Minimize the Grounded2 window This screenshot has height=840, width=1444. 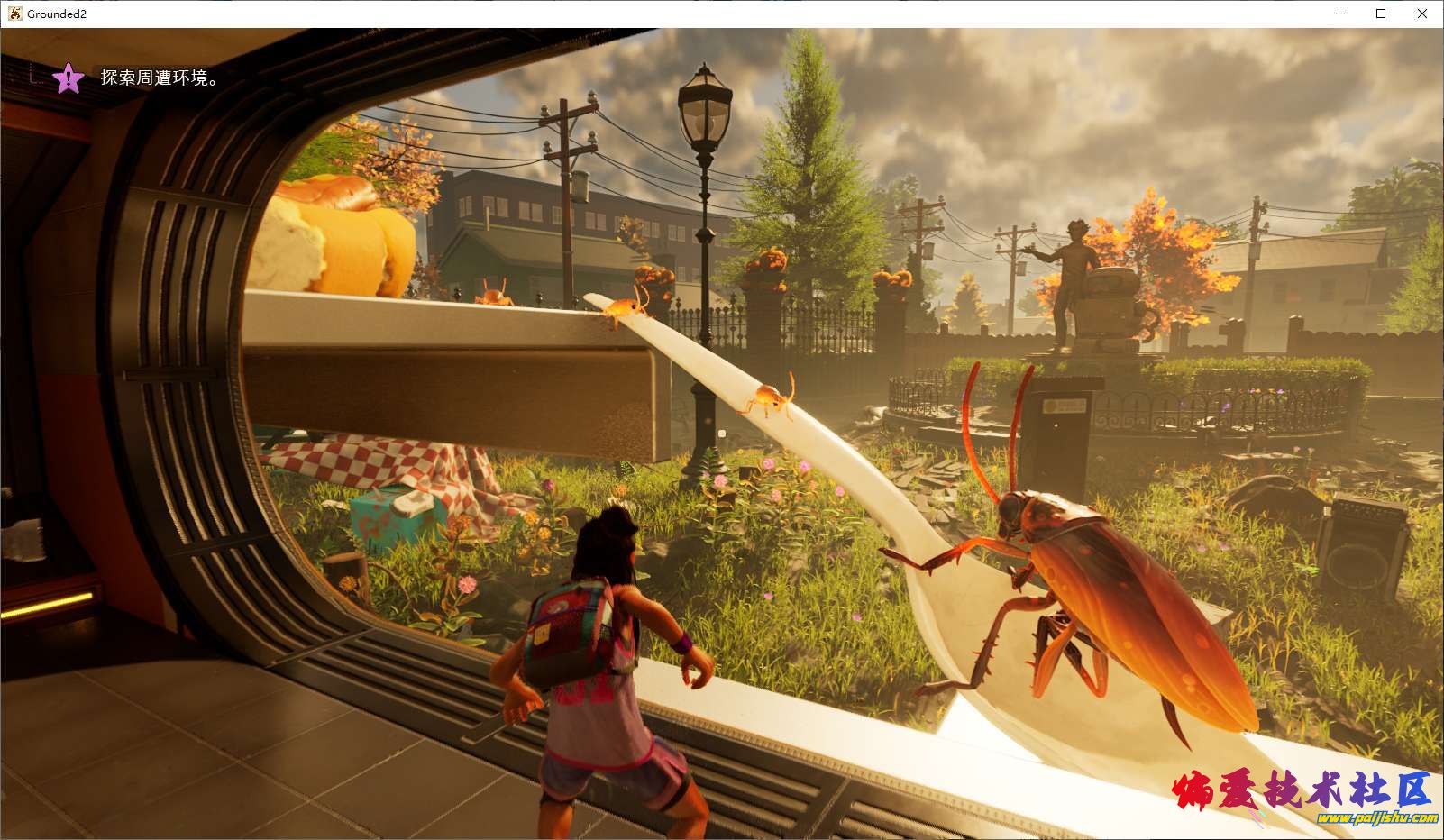(x=1339, y=14)
